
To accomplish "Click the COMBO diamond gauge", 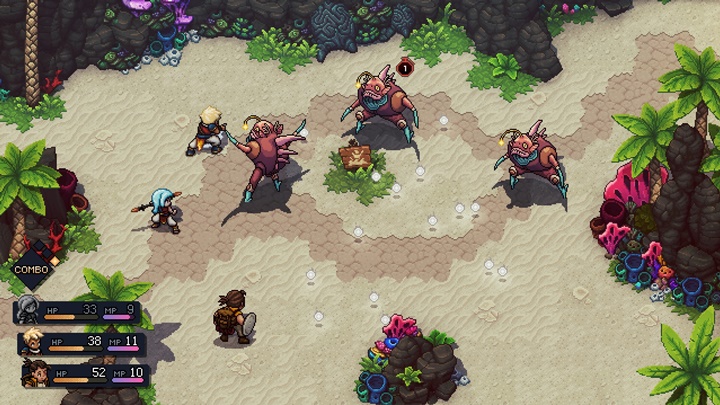I will pos(32,266).
